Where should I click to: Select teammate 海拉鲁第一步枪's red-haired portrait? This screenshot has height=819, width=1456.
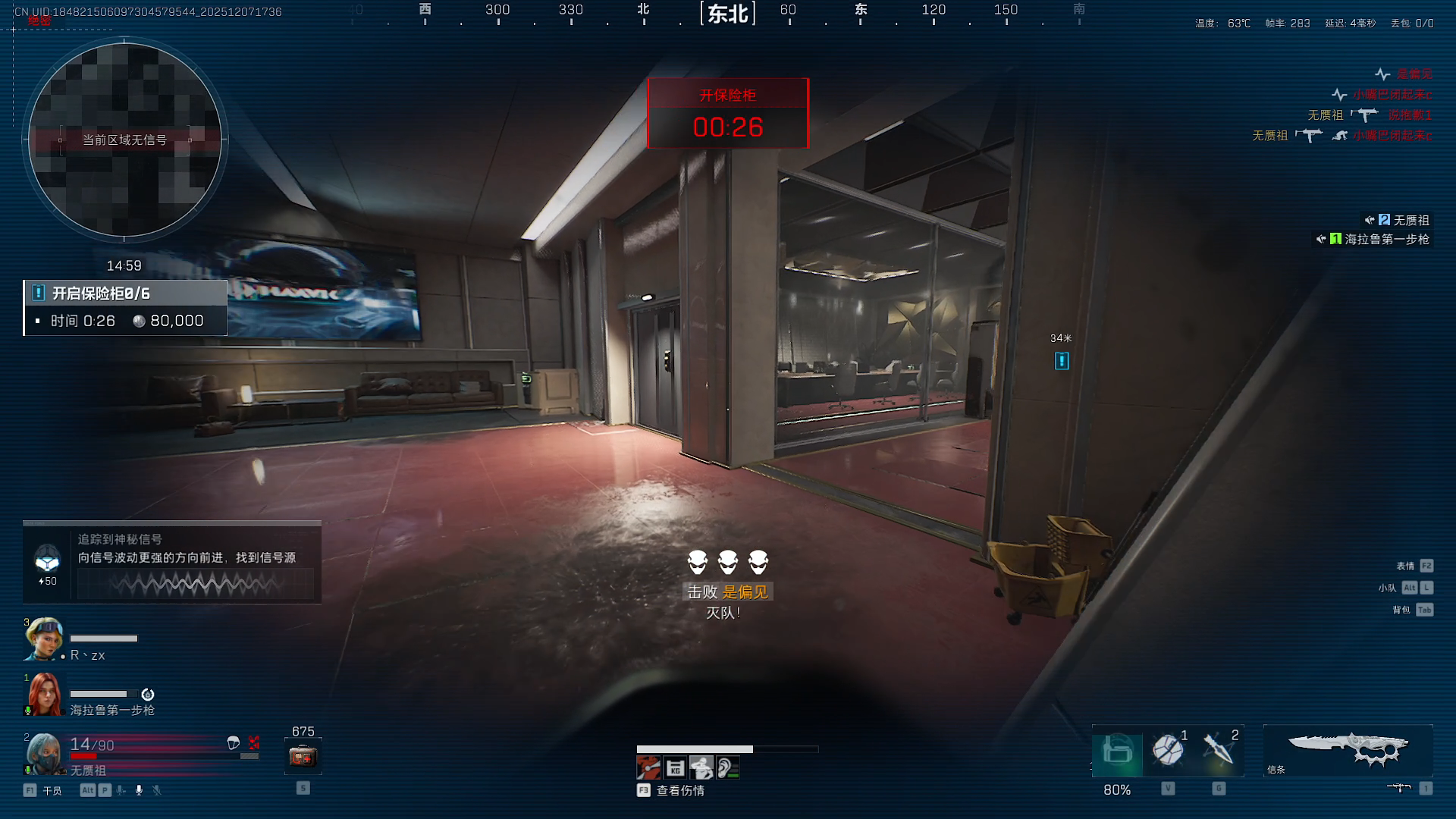point(44,694)
